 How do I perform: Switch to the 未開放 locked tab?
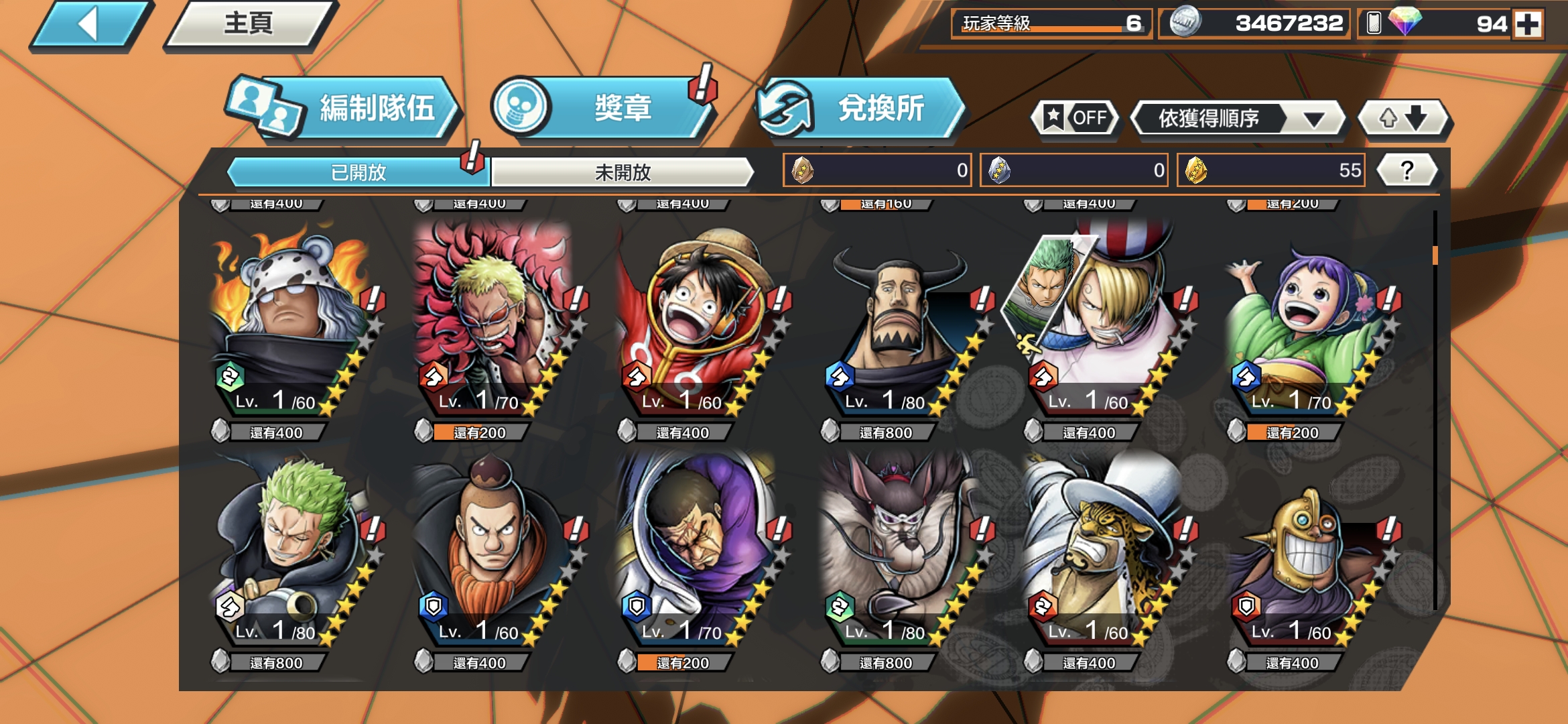(623, 172)
